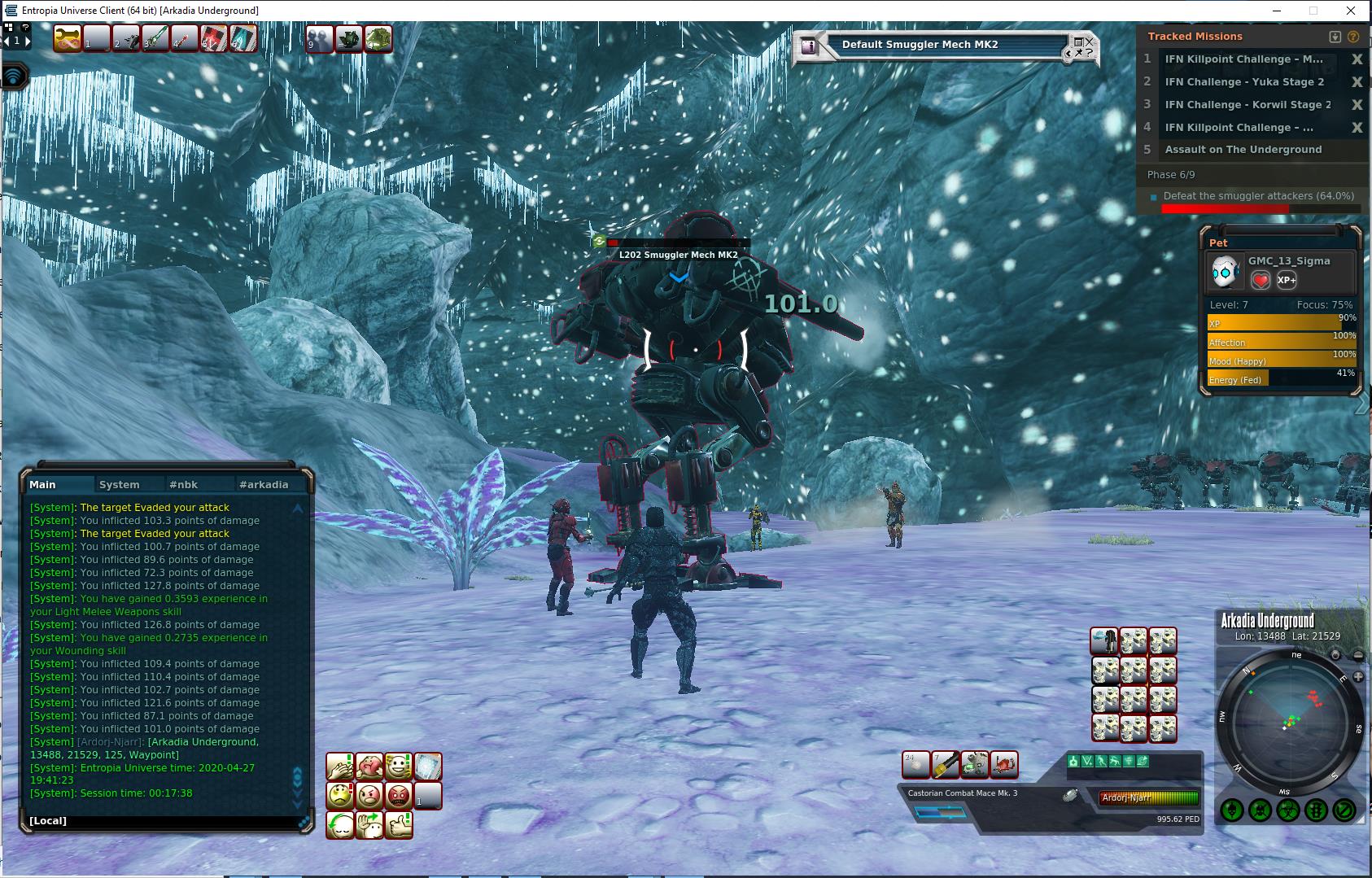Select the Assault on The Underground mission
The width and height of the screenshot is (1372, 878).
point(1243,150)
